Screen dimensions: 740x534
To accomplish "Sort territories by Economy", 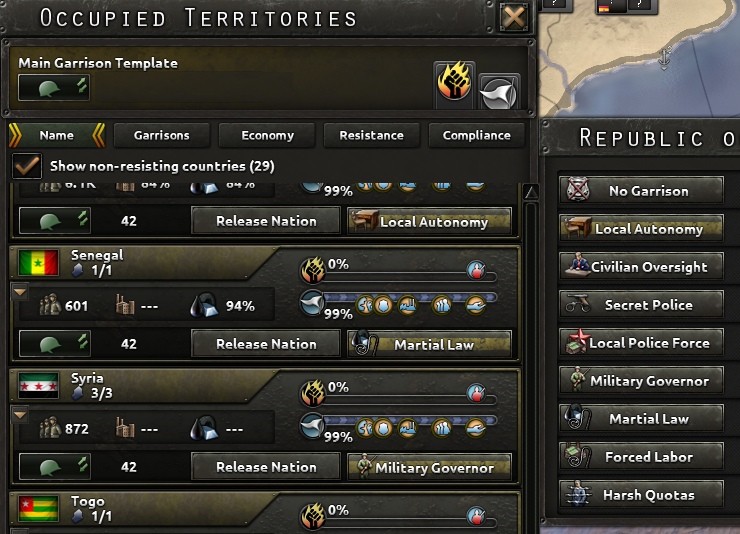I will tap(267, 135).
